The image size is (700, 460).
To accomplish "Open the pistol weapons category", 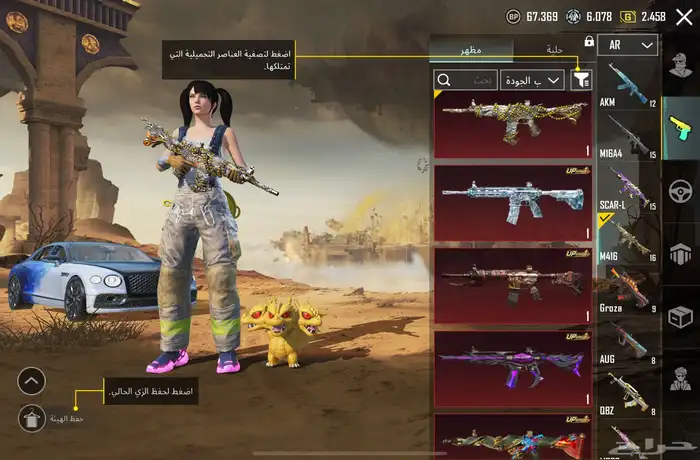I will (680, 125).
